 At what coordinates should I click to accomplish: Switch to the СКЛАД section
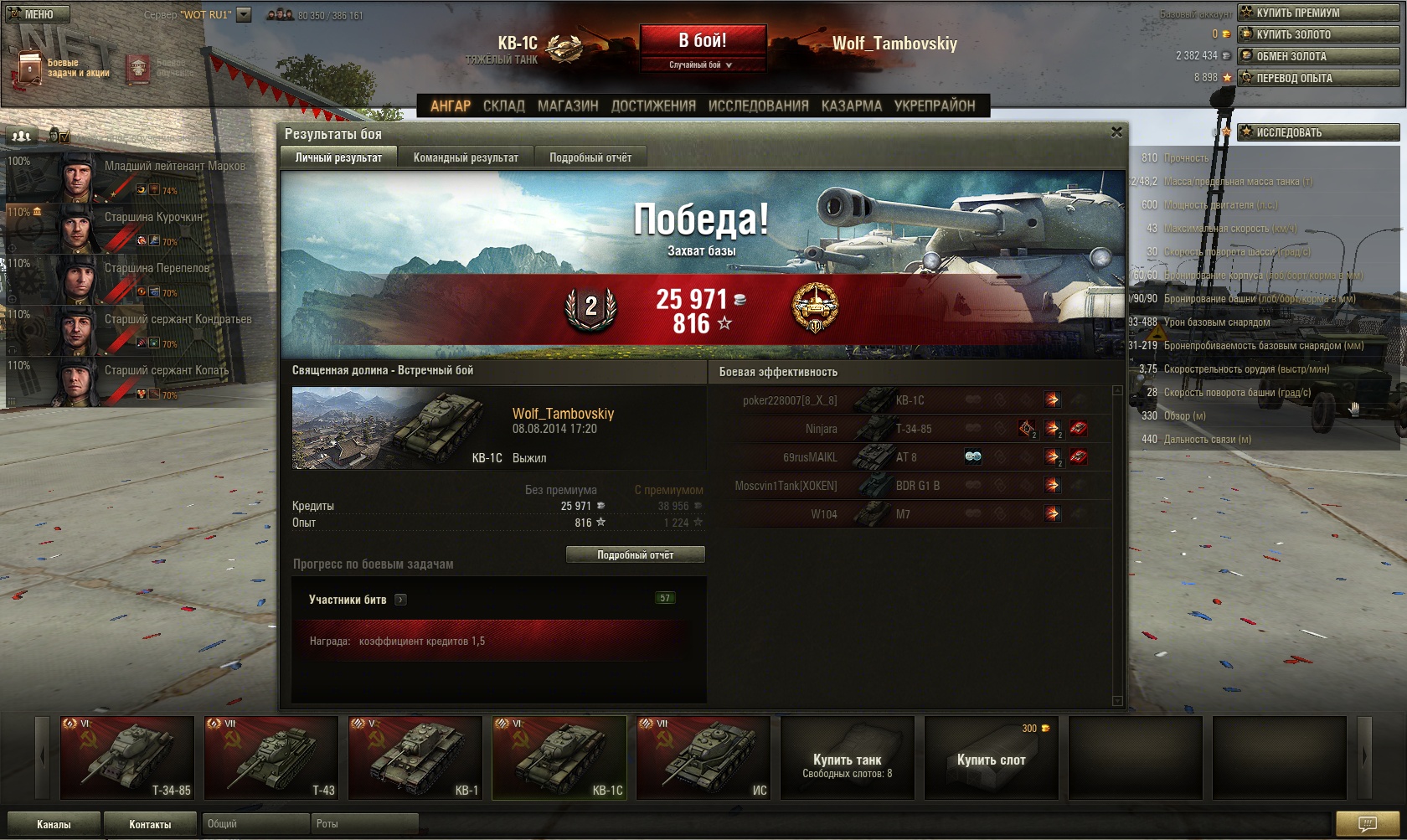coord(503,106)
